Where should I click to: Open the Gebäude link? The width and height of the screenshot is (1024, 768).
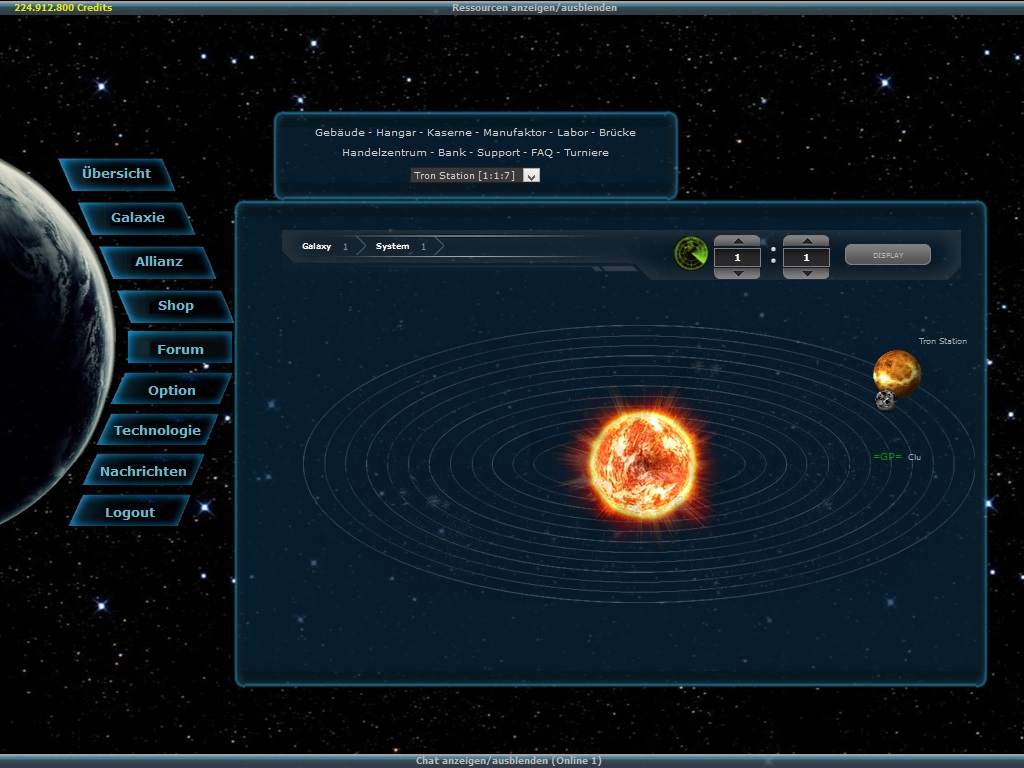(x=339, y=133)
